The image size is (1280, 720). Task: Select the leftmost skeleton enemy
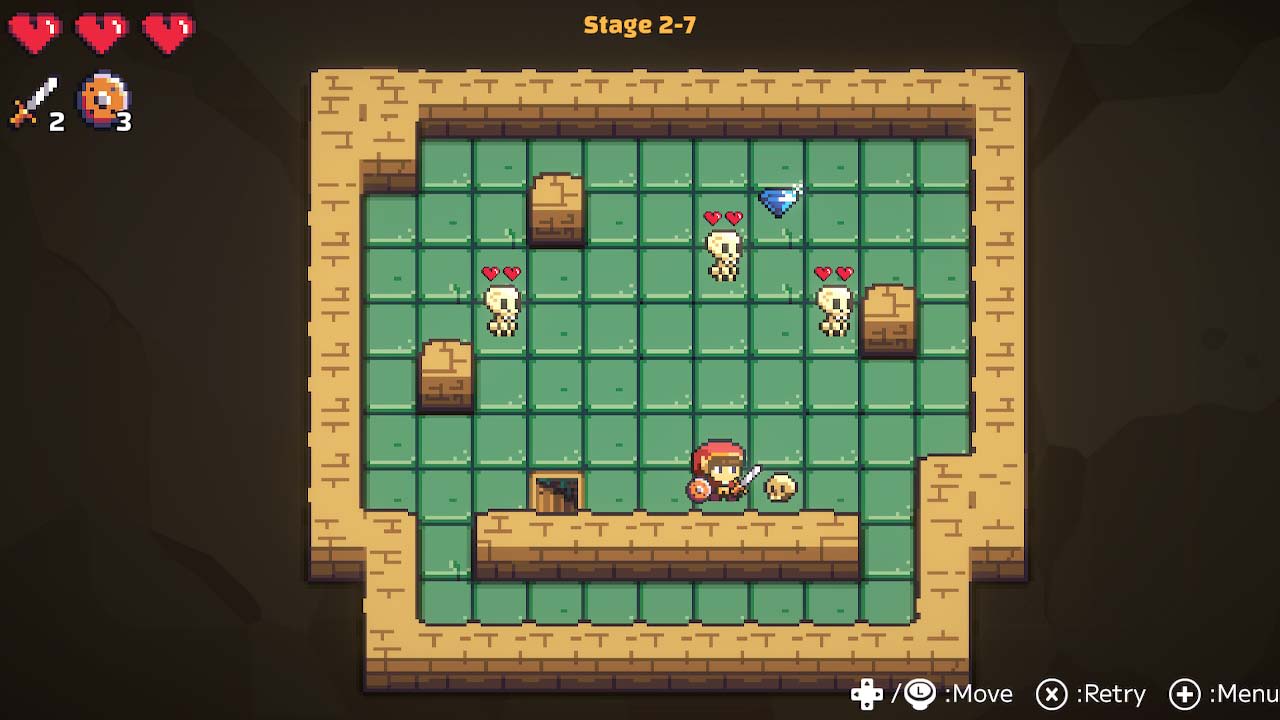503,305
